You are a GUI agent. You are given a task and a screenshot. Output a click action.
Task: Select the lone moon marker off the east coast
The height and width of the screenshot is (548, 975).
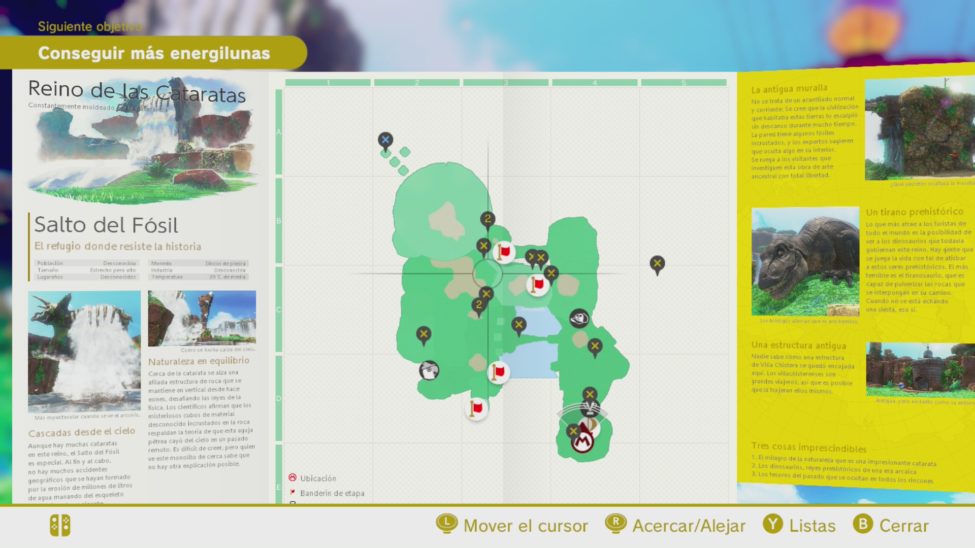click(657, 264)
